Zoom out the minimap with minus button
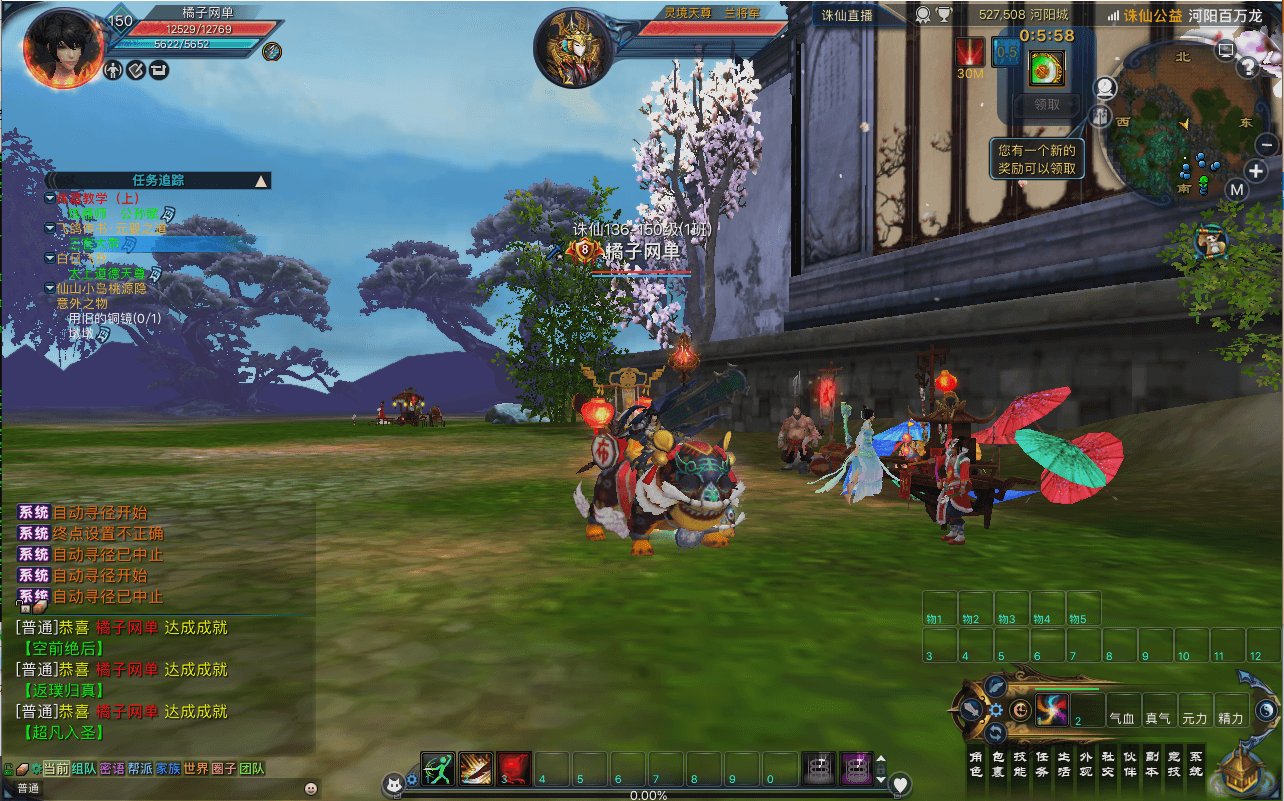 point(1266,145)
